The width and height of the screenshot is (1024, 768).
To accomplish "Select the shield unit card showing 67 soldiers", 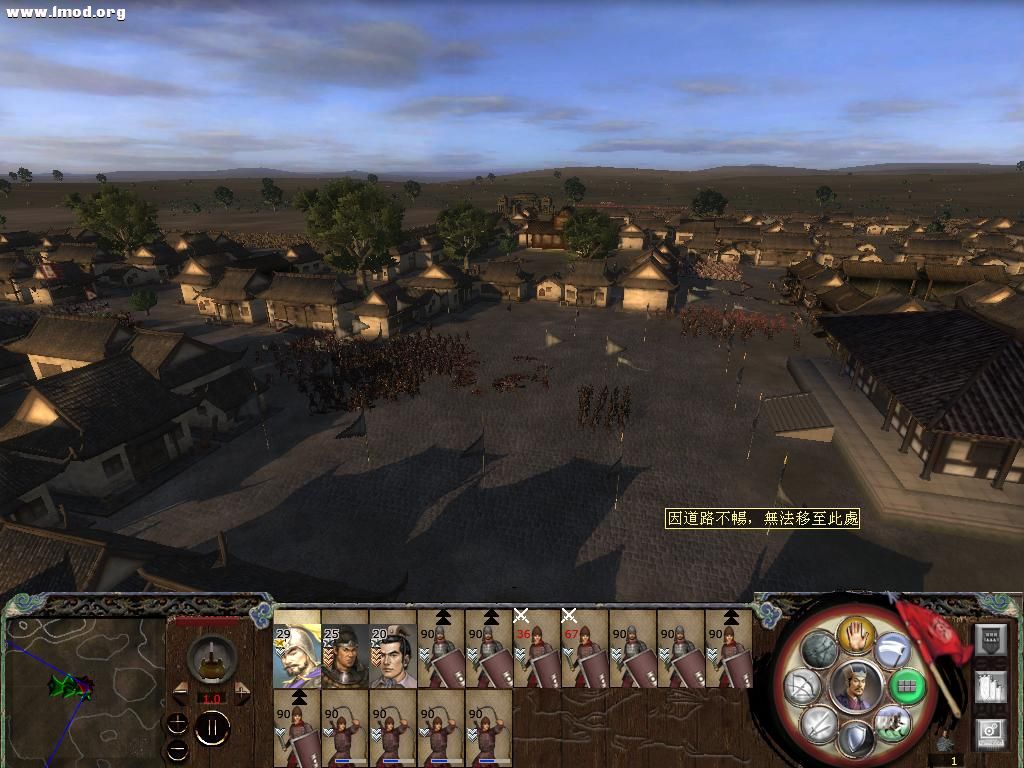I will (585, 649).
